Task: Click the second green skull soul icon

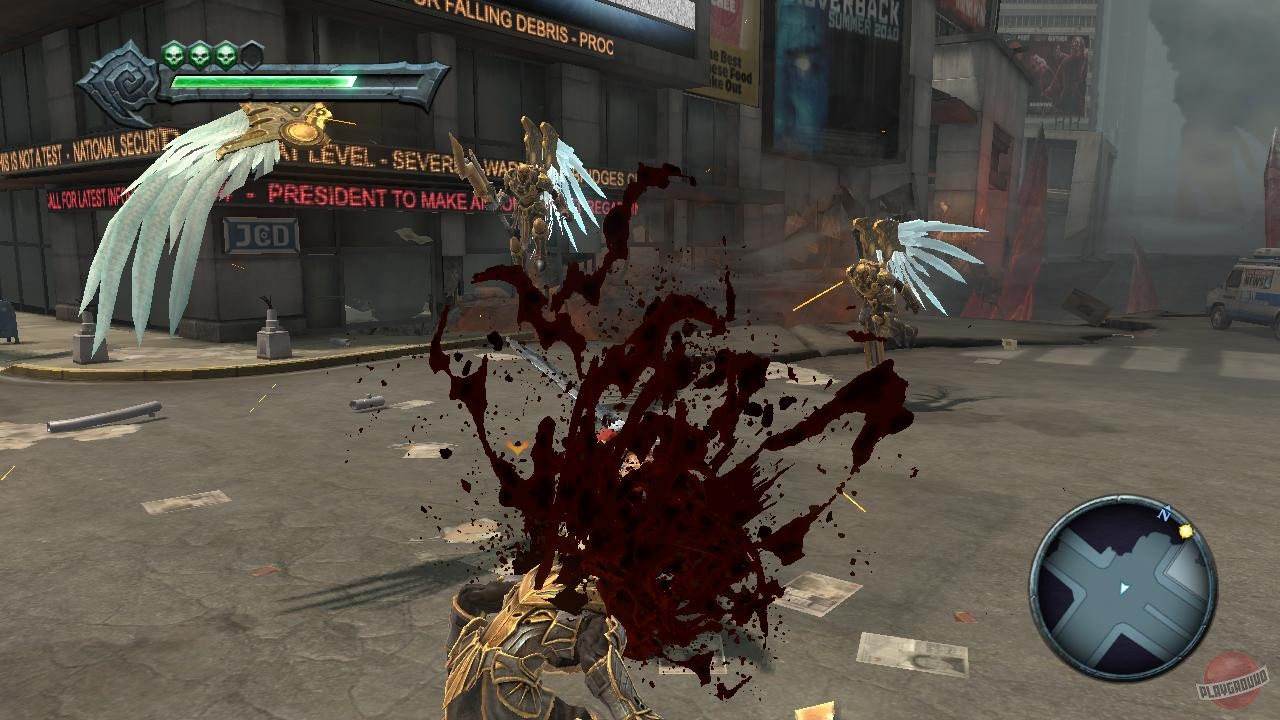Action: point(200,55)
